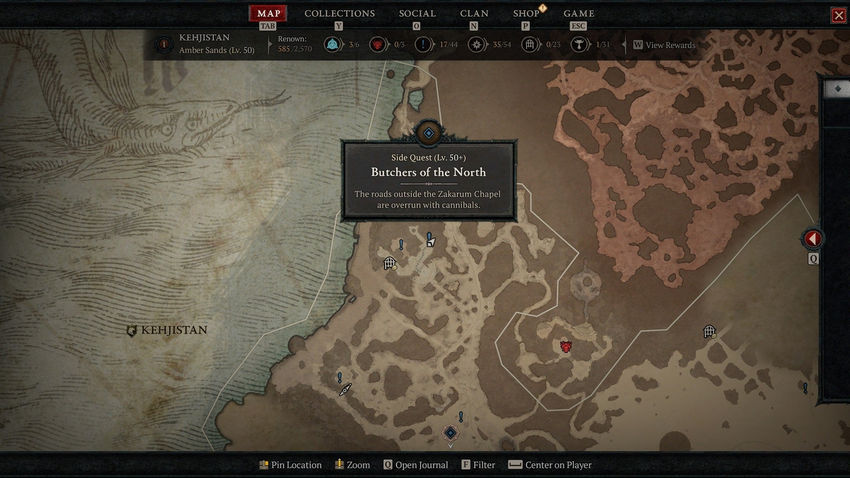Screen dimensions: 850x478
Task: Go to the Clan tab
Action: click(x=474, y=14)
